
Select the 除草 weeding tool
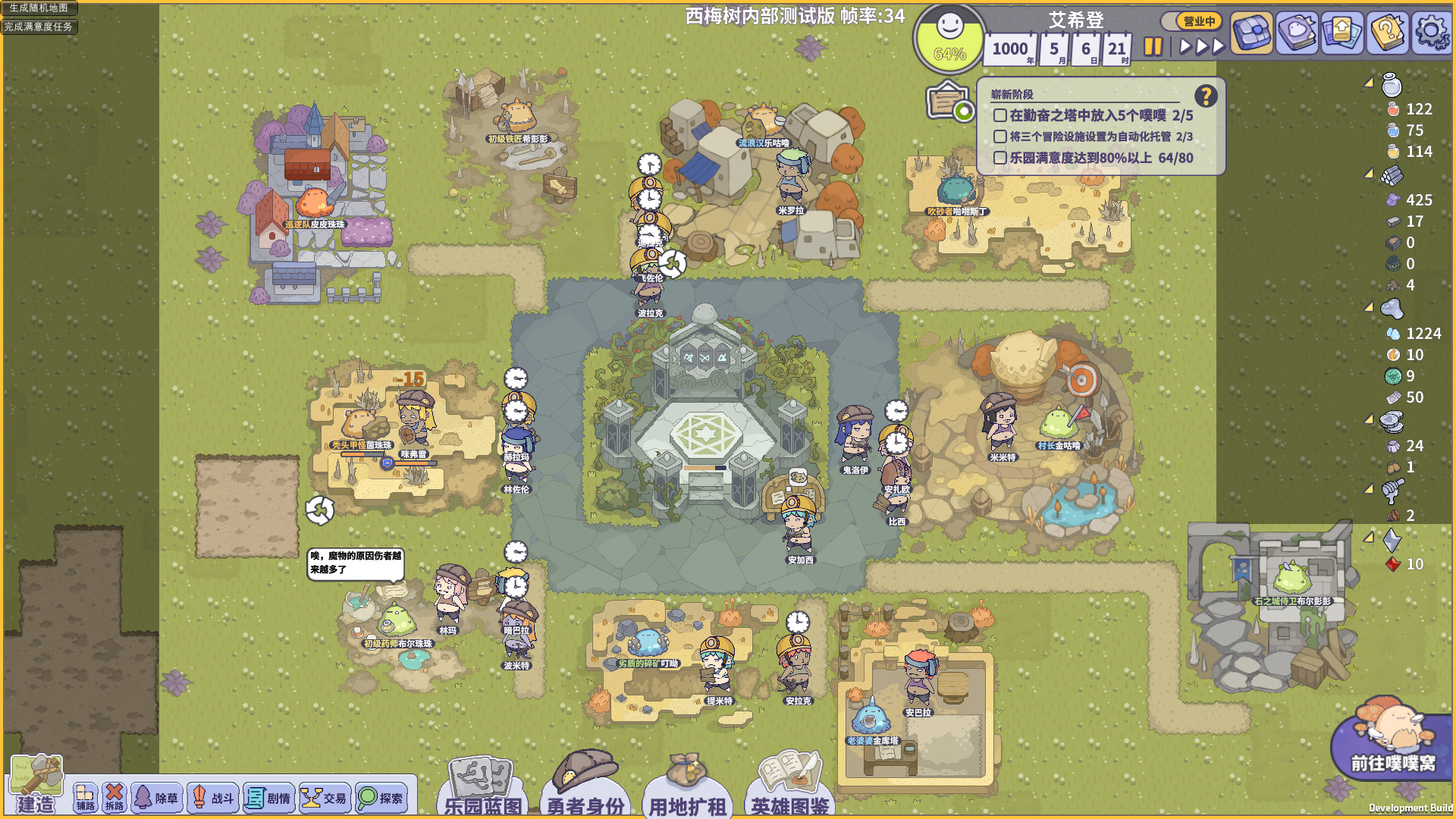coord(156,797)
